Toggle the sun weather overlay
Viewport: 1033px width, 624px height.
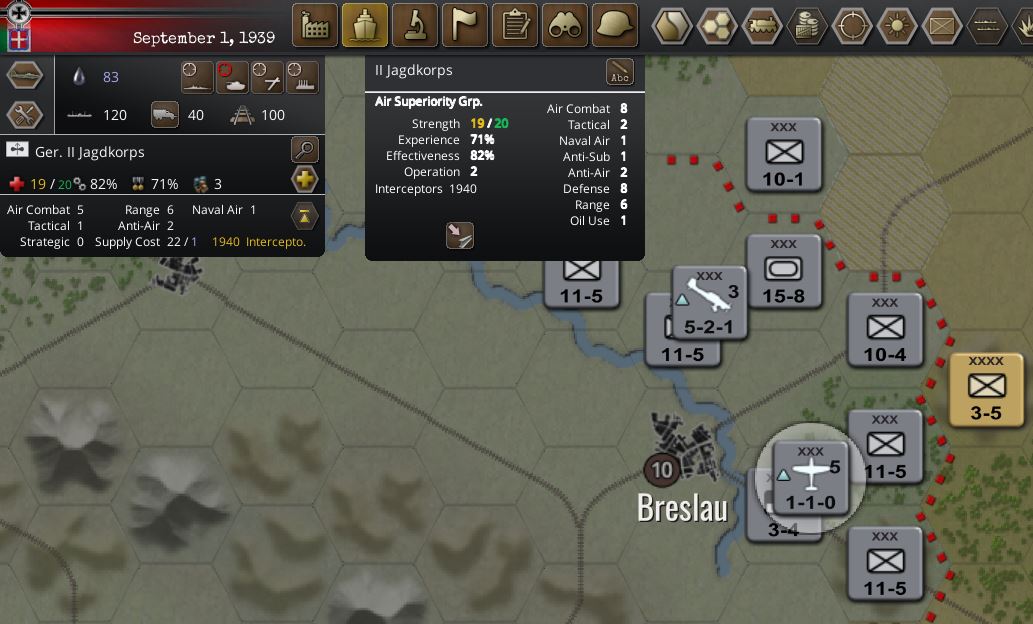click(897, 25)
